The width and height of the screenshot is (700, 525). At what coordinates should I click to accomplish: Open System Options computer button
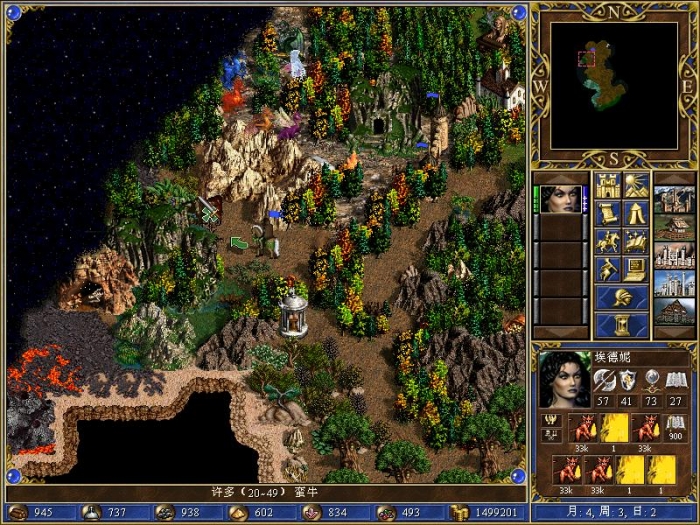tap(636, 270)
